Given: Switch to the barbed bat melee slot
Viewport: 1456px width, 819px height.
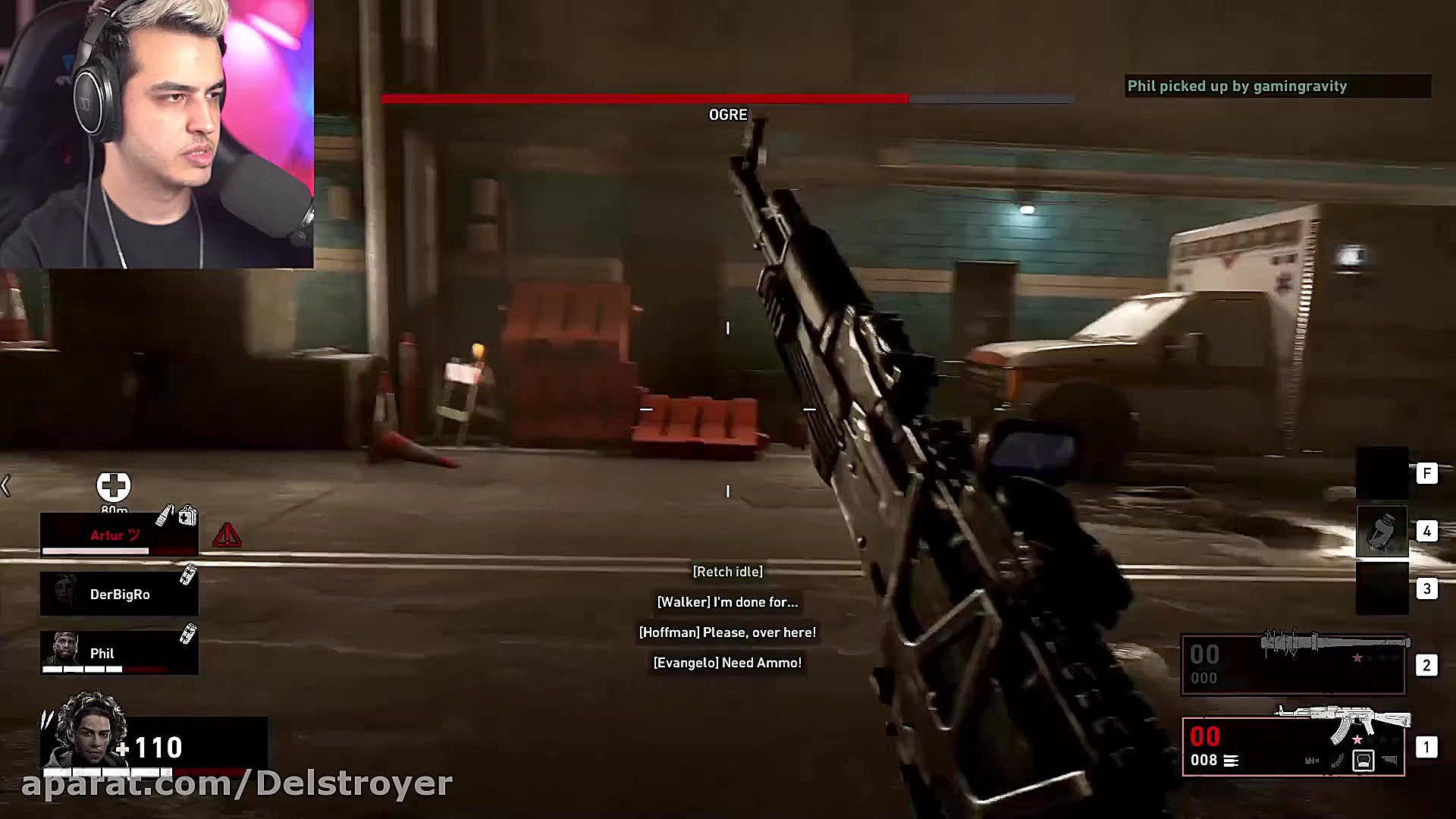Looking at the screenshot, I should [1293, 665].
